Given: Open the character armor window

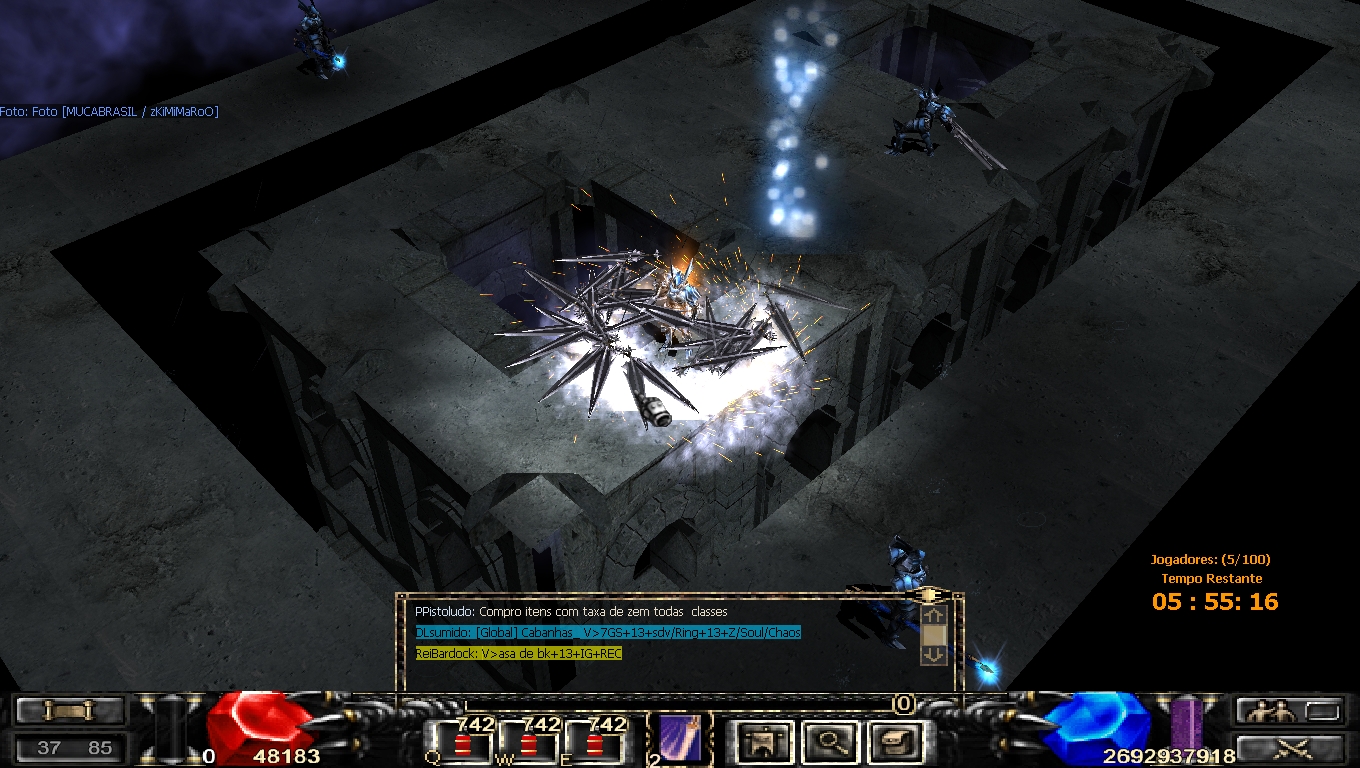Looking at the screenshot, I should [x=764, y=741].
